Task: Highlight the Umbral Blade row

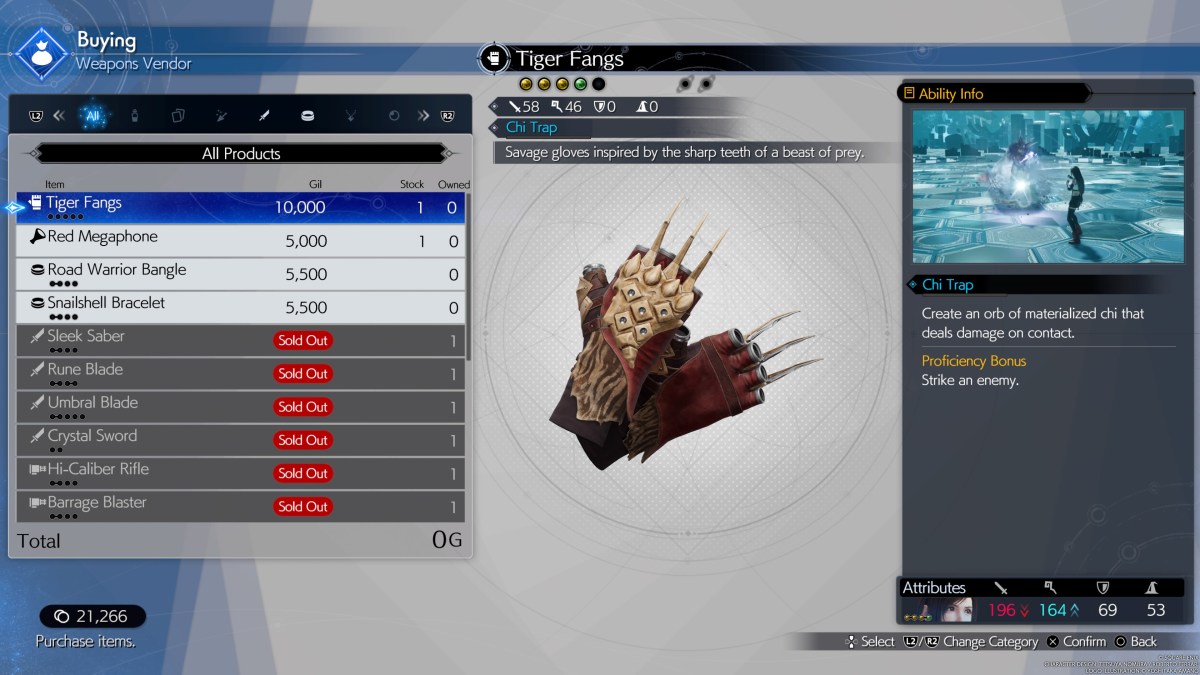Action: [x=240, y=406]
